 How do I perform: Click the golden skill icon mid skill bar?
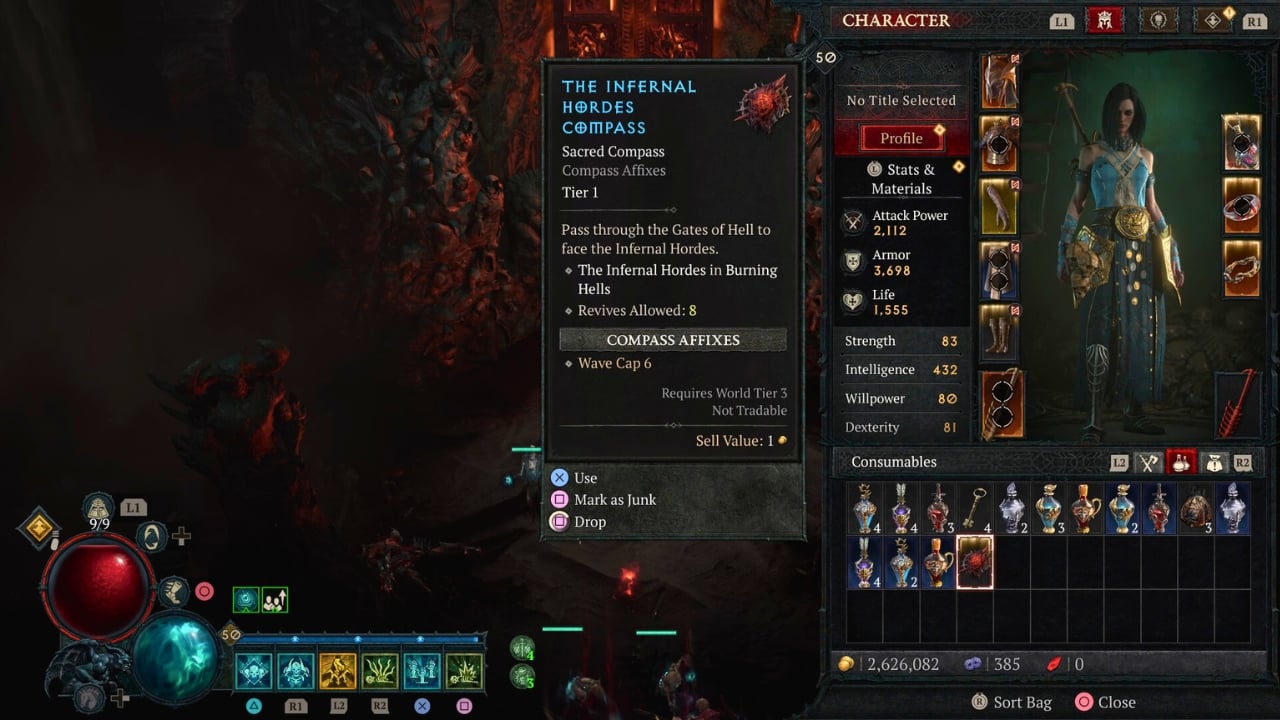[338, 672]
